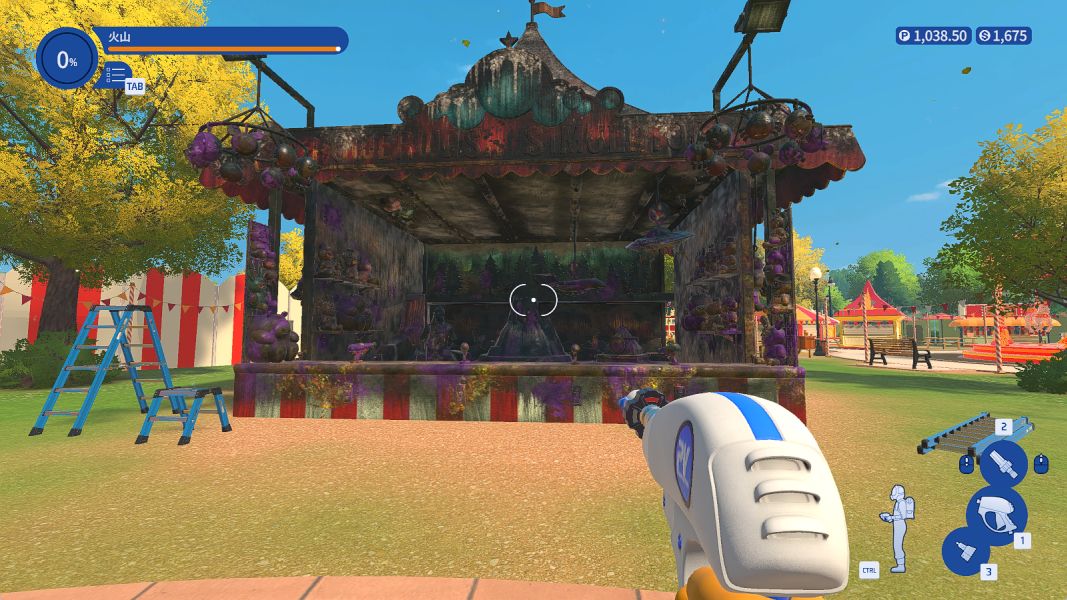Open the checklist task list icon

click(116, 74)
